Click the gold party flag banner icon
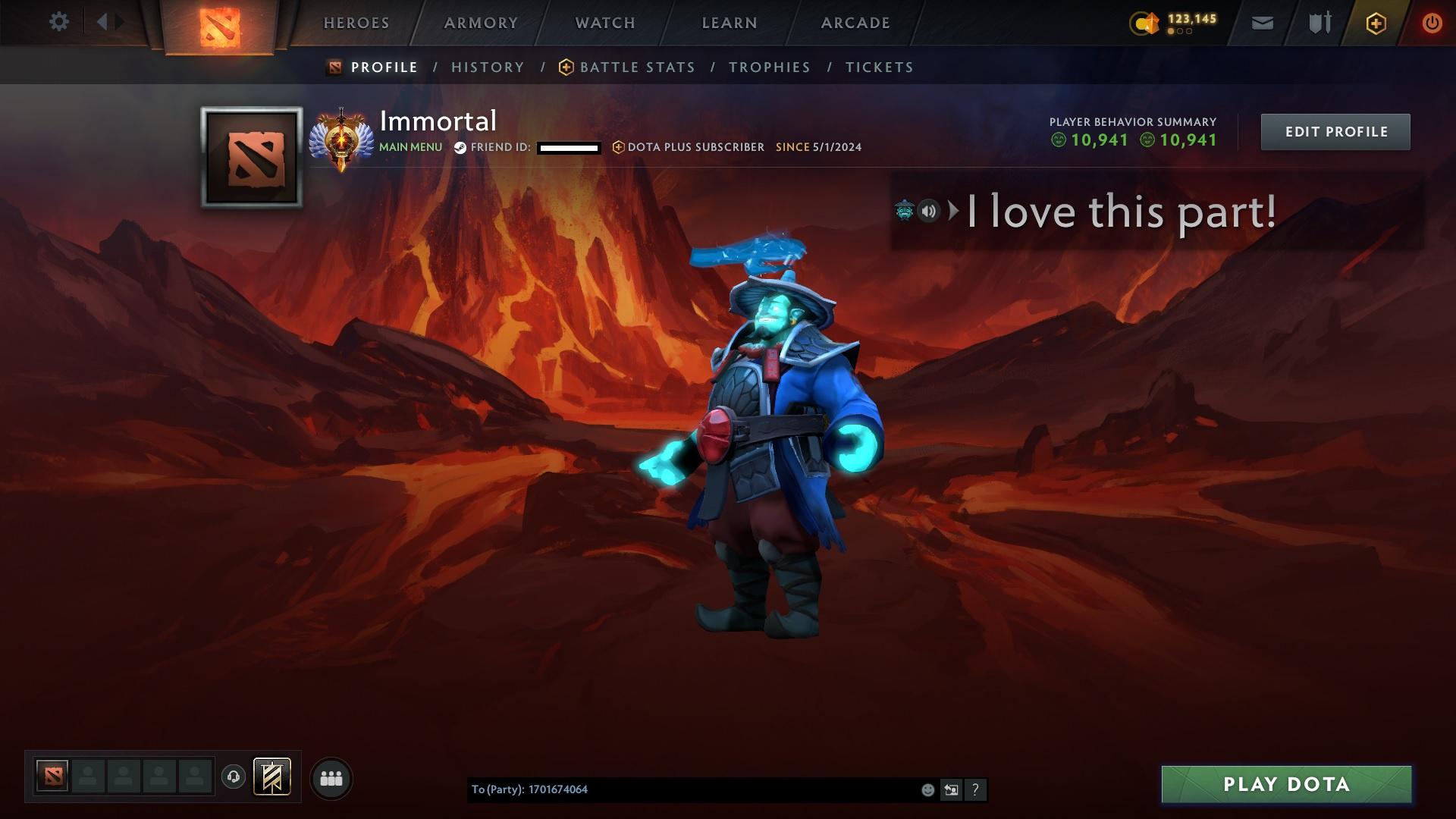Viewport: 1456px width, 819px height. click(x=271, y=777)
